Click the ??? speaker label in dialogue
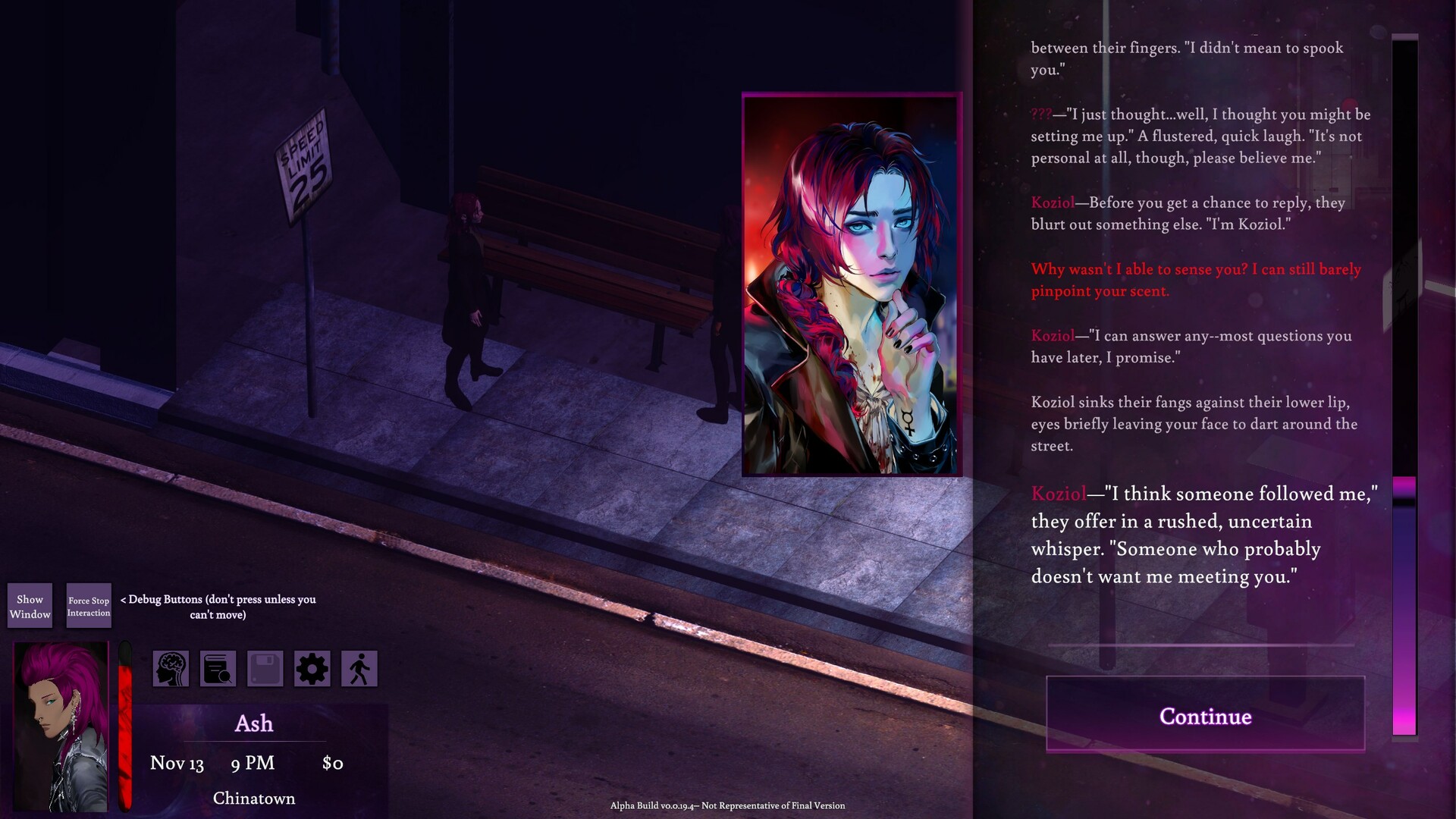The height and width of the screenshot is (819, 1456). pyautogui.click(x=1041, y=114)
